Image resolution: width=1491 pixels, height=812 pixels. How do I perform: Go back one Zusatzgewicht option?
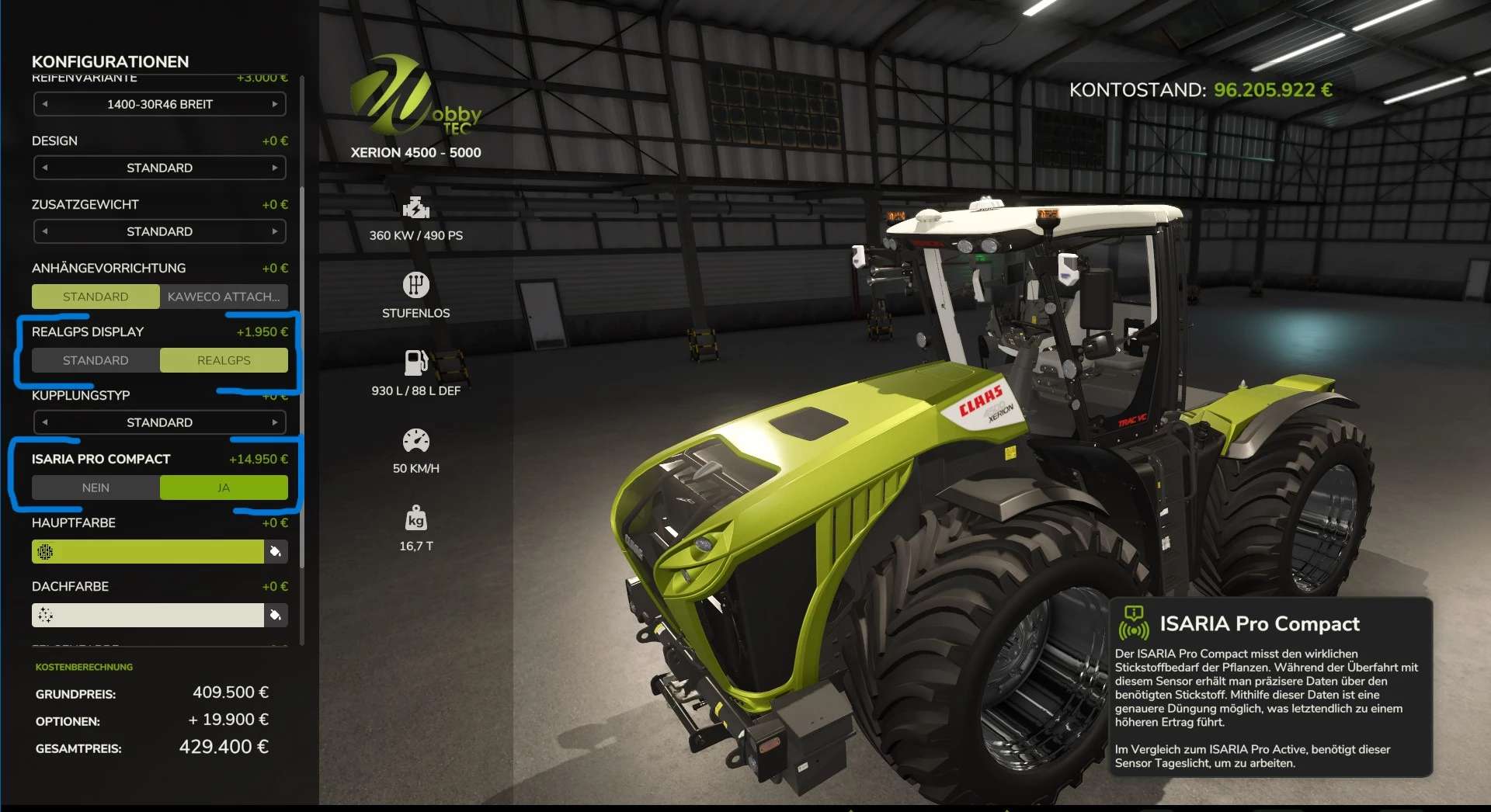tap(45, 231)
